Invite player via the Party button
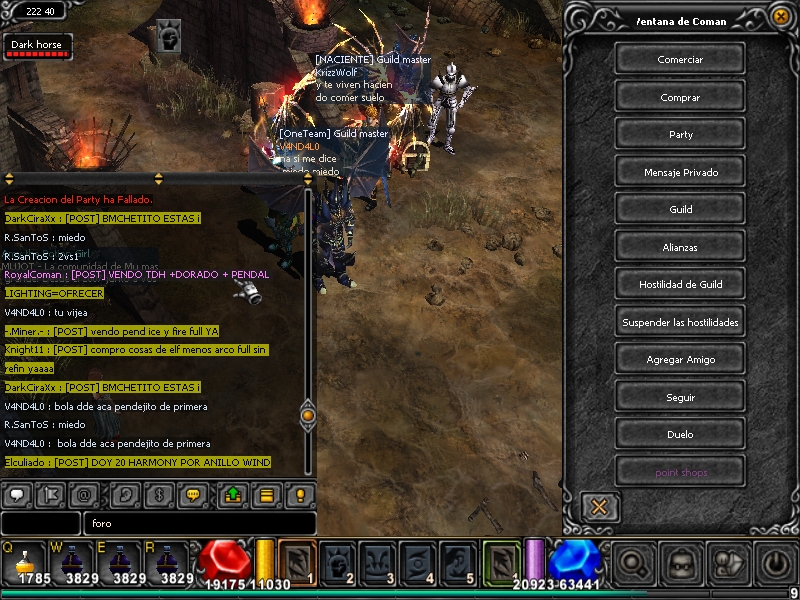800x600 pixels. click(x=680, y=135)
